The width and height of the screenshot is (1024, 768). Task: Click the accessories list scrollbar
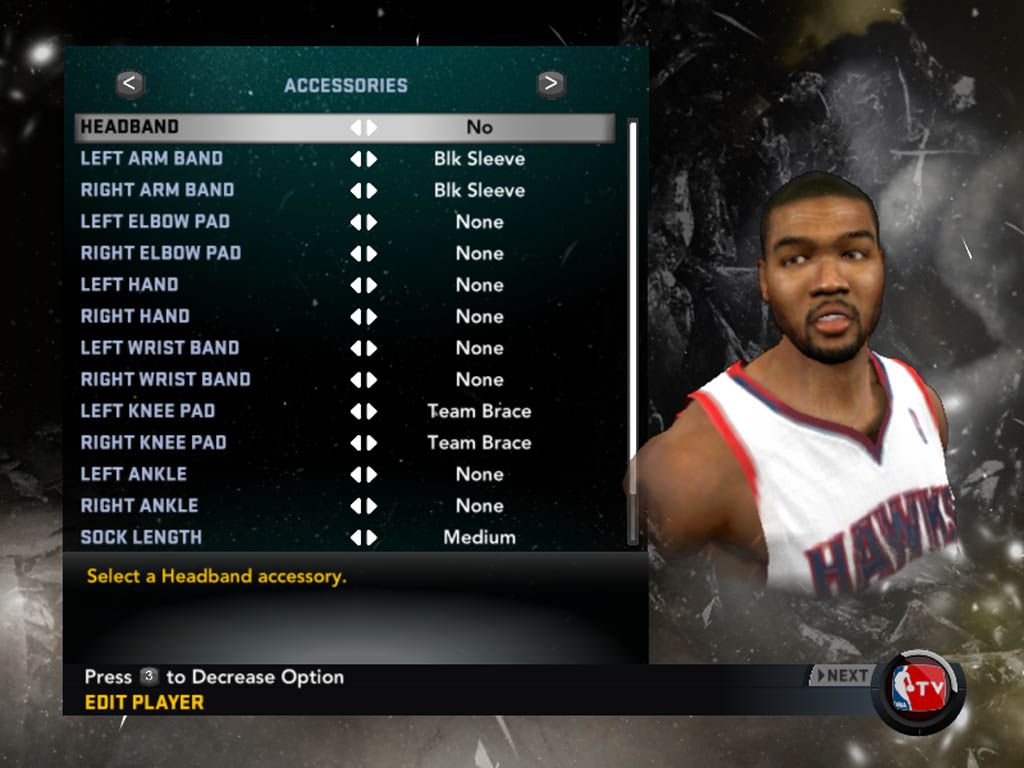coord(632,330)
